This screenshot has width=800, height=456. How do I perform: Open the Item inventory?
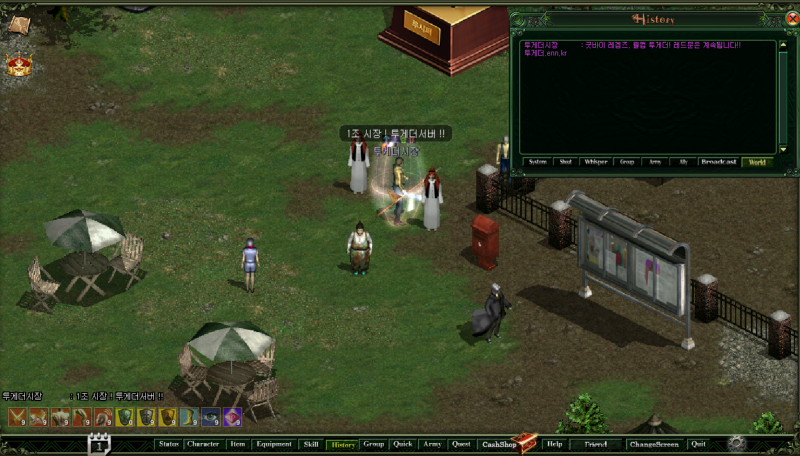[x=237, y=444]
